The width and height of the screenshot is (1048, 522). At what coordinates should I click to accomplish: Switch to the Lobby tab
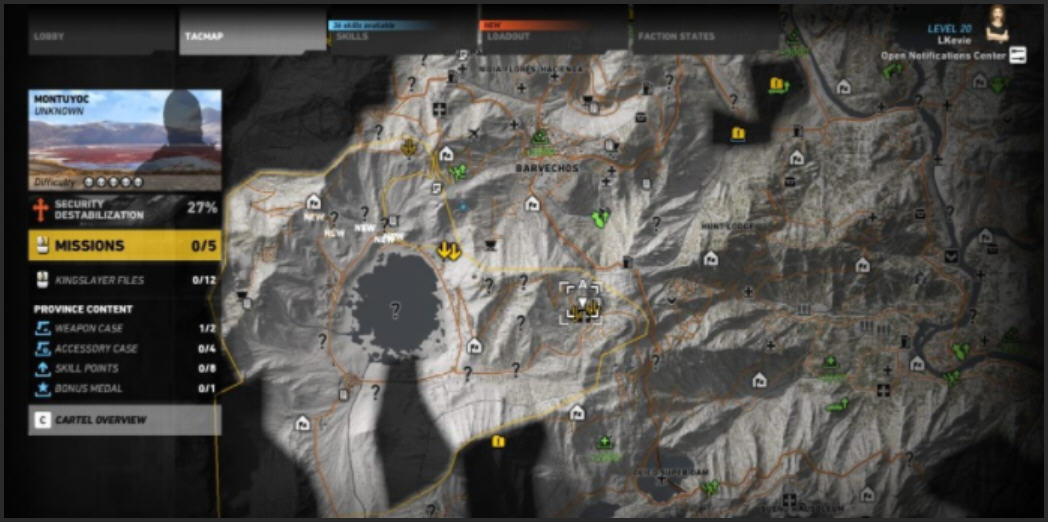click(49, 37)
